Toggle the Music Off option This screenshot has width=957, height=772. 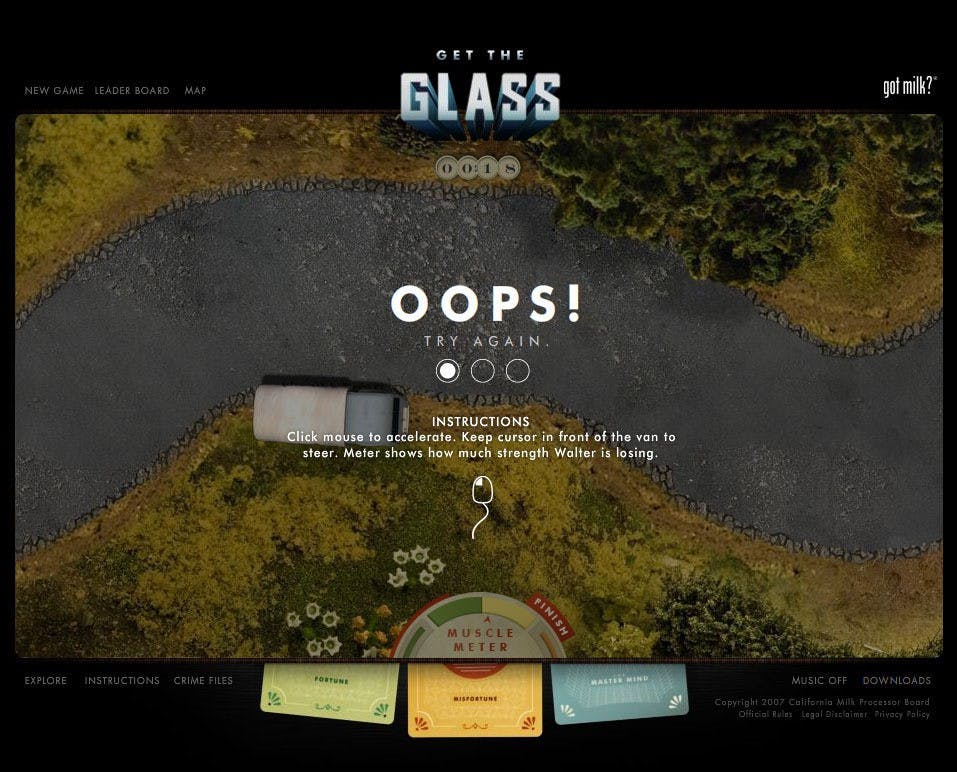point(819,681)
